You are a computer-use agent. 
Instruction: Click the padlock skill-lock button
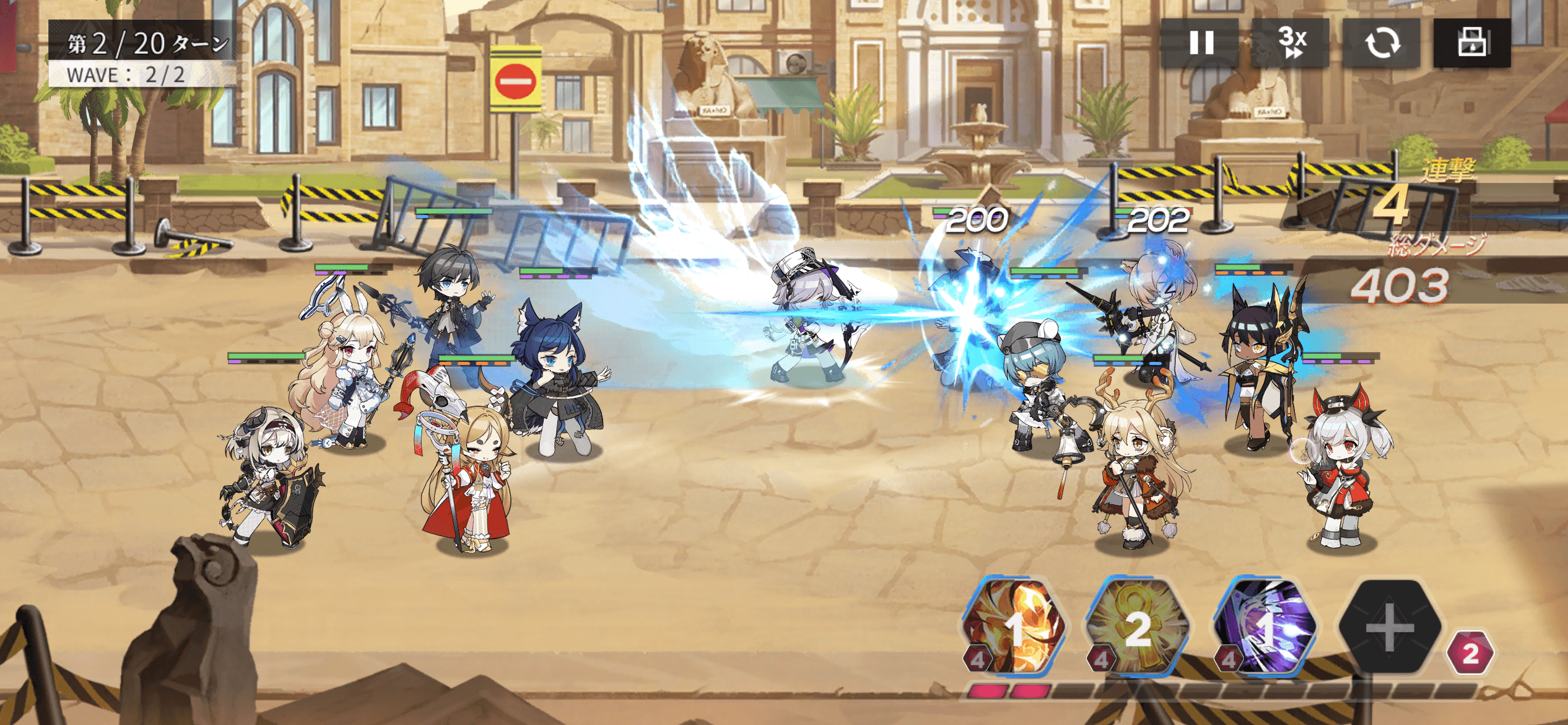click(x=1472, y=43)
